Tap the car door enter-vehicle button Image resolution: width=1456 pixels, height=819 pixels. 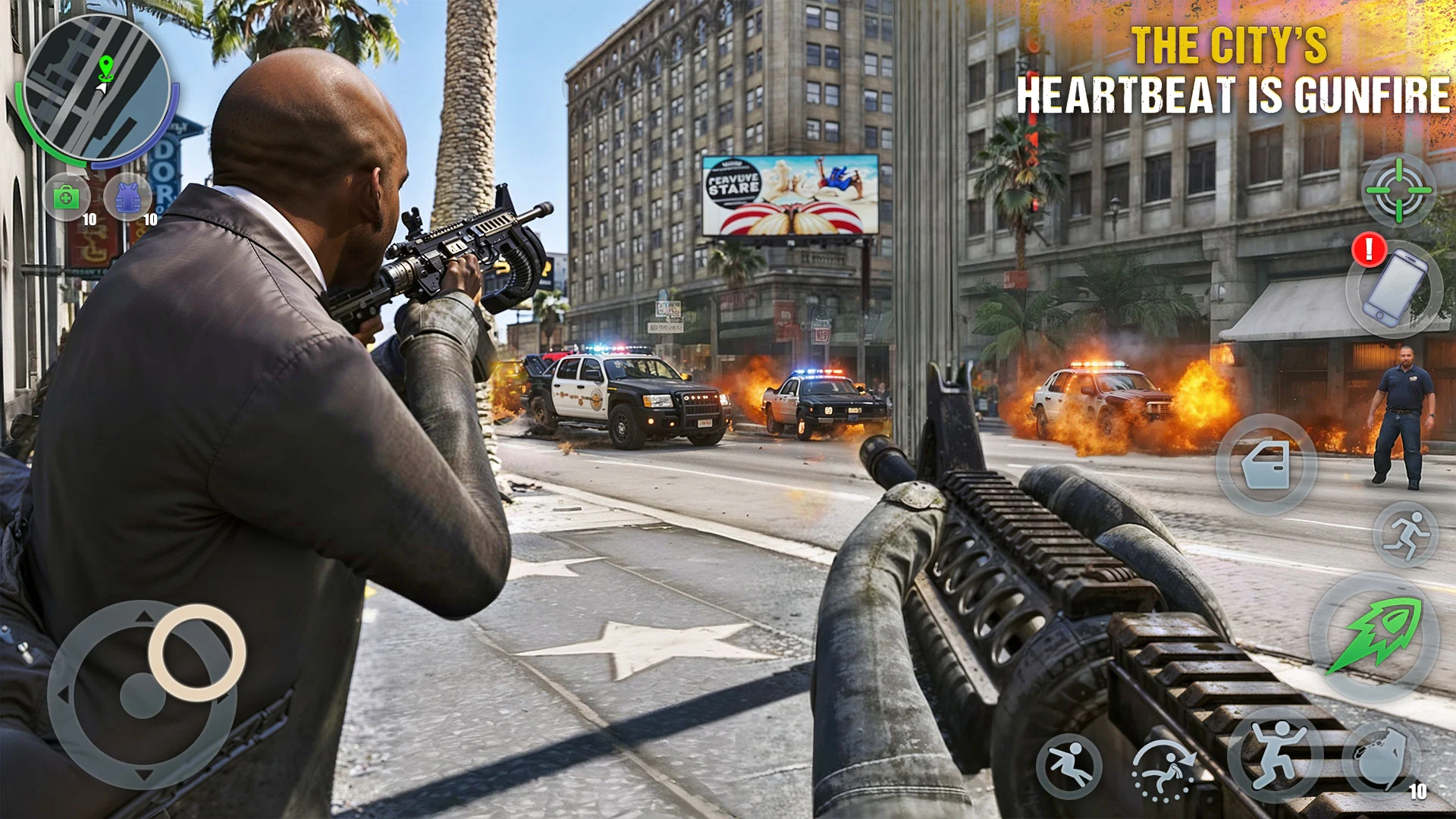click(x=1266, y=464)
